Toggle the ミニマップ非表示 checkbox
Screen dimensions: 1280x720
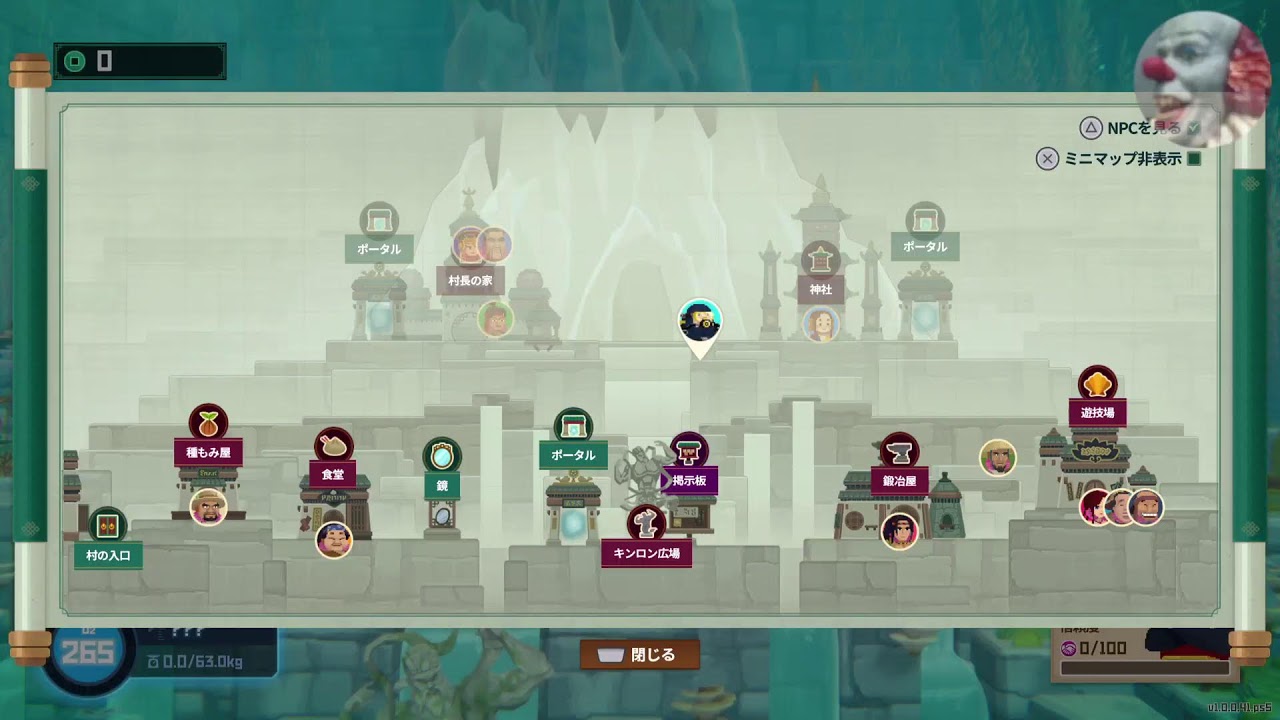coord(1193,158)
